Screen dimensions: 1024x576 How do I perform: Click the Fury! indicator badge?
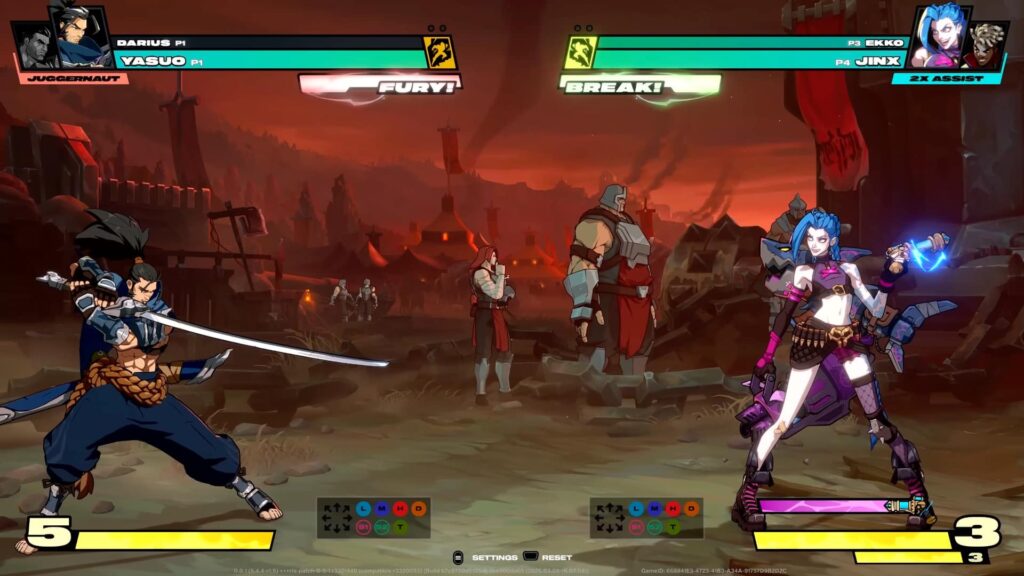tap(380, 88)
